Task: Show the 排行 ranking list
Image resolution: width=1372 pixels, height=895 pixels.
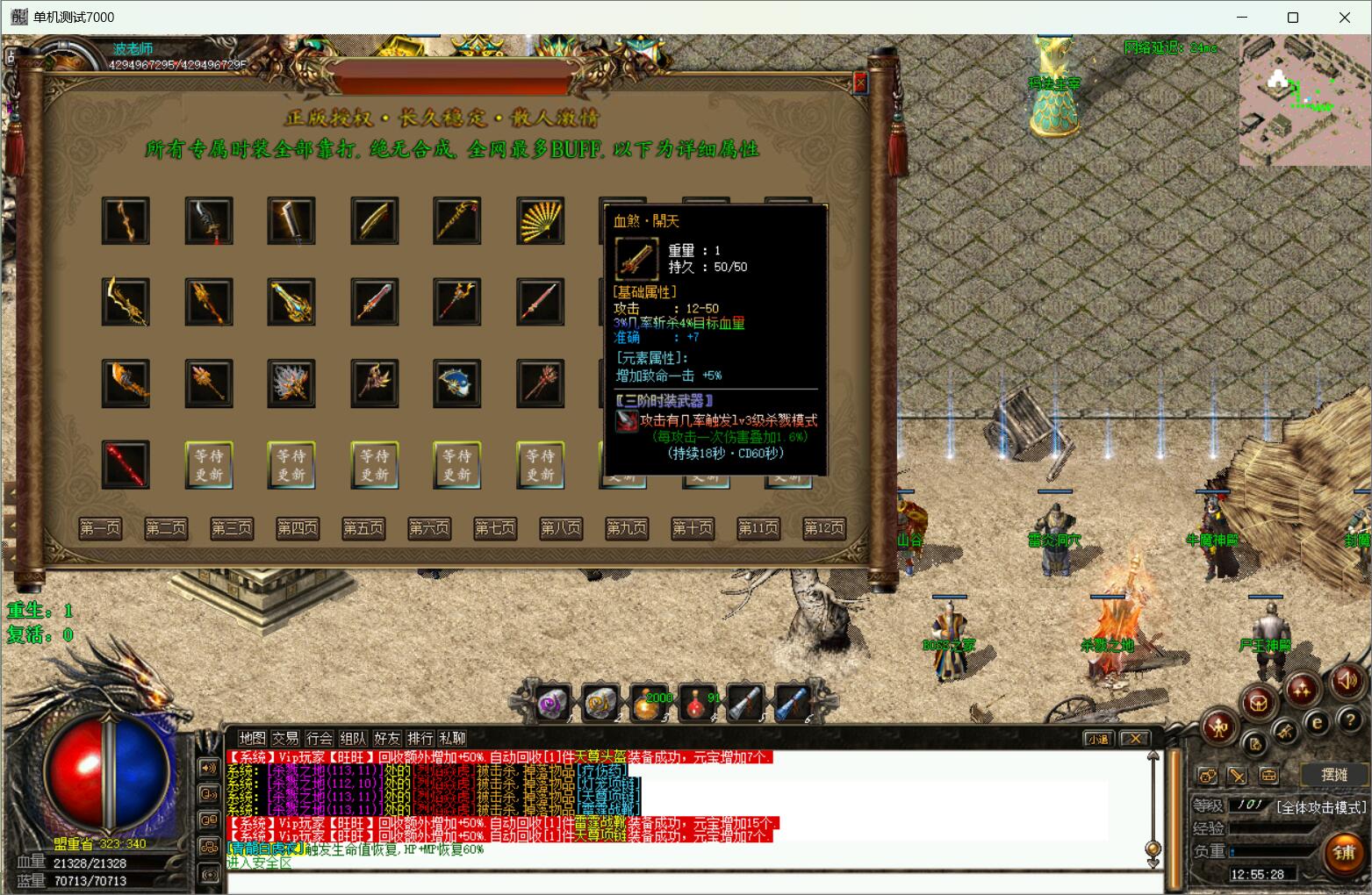Action: click(x=420, y=738)
